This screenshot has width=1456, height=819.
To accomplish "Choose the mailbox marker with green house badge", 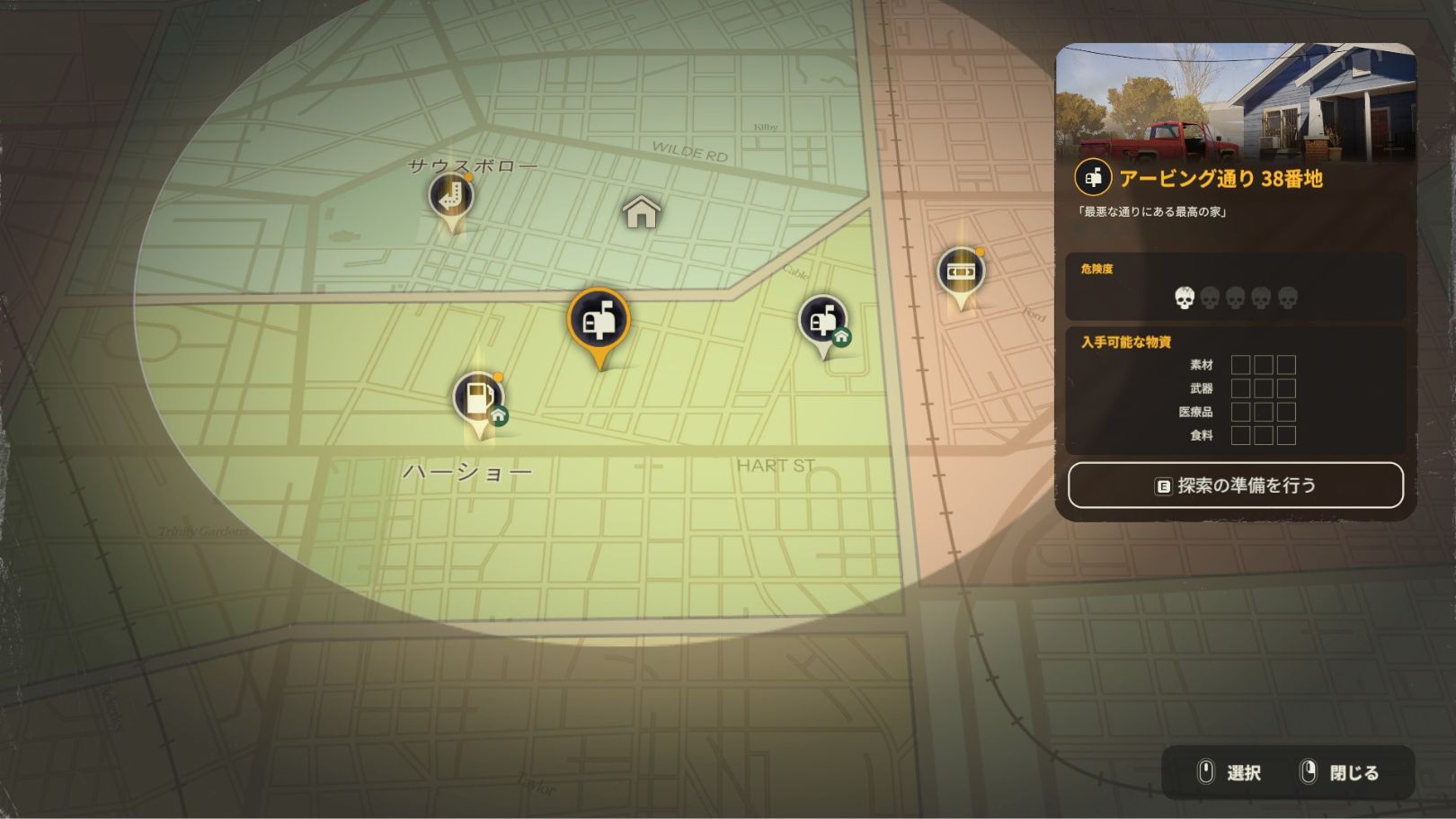I will coord(822,320).
